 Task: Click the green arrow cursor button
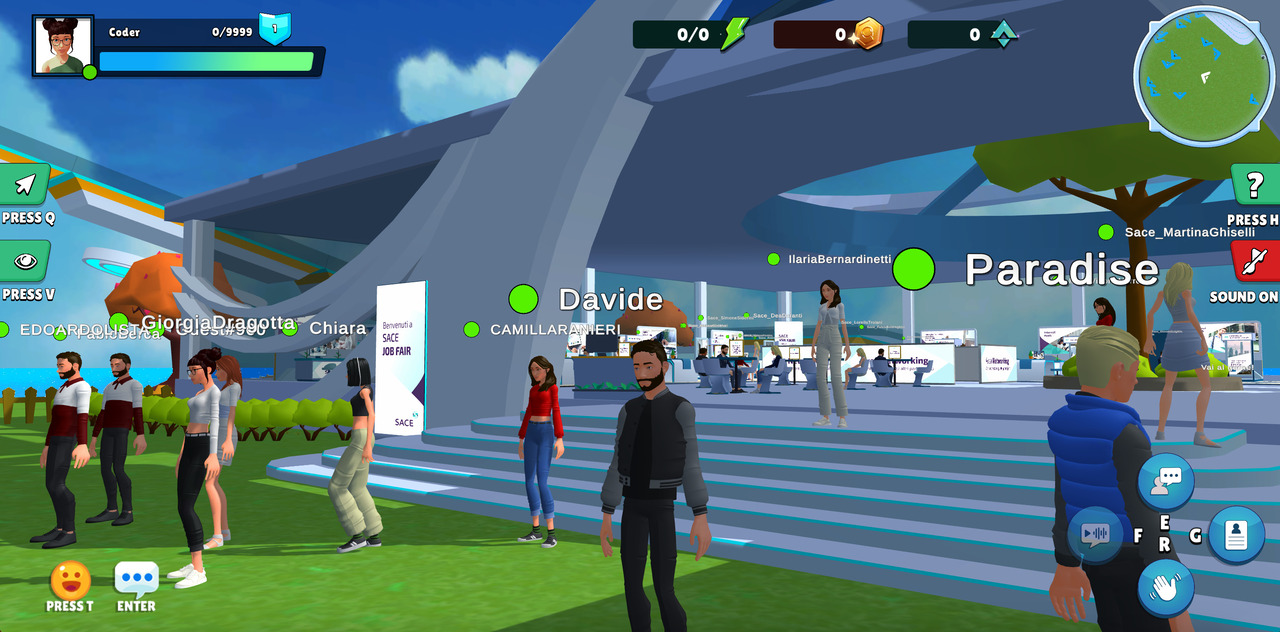(25, 184)
